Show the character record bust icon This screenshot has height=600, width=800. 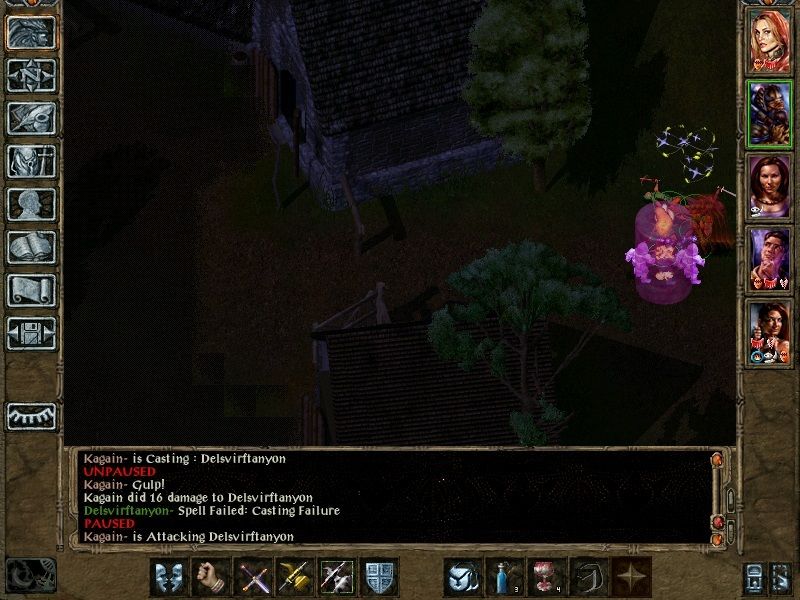(31, 204)
